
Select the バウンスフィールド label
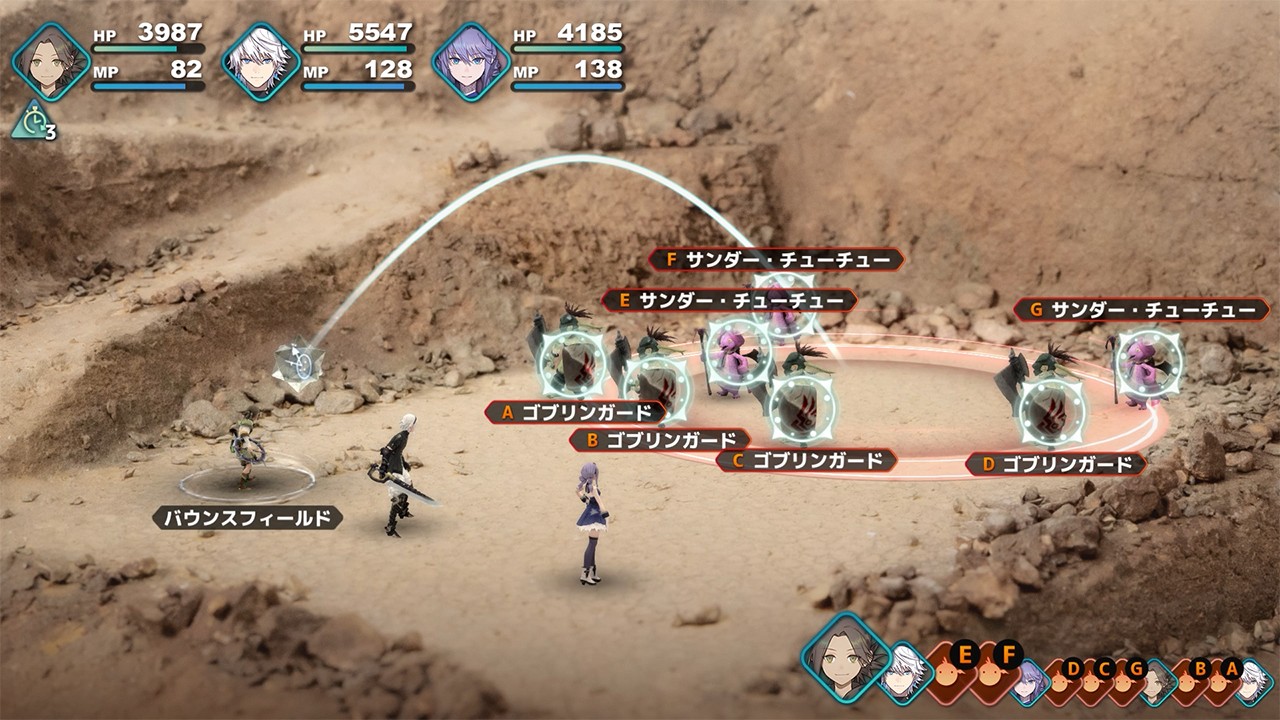coord(247,518)
